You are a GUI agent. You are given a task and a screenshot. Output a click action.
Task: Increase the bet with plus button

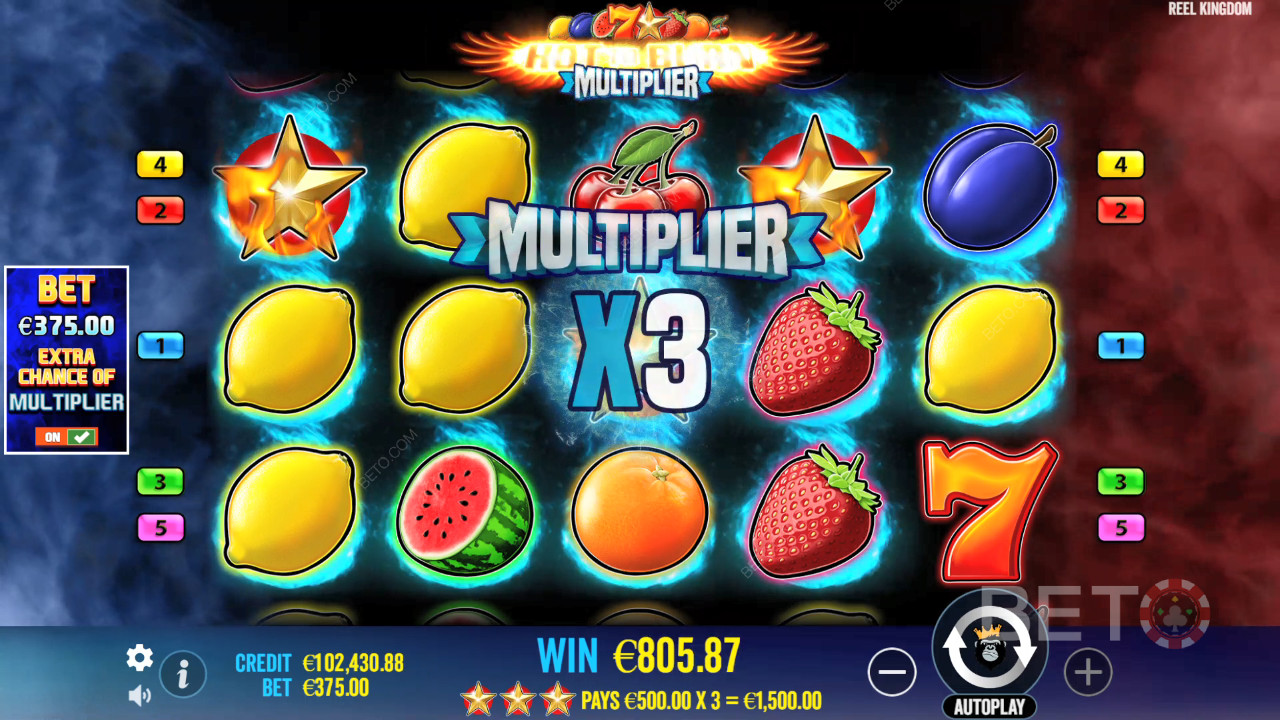coord(1088,674)
